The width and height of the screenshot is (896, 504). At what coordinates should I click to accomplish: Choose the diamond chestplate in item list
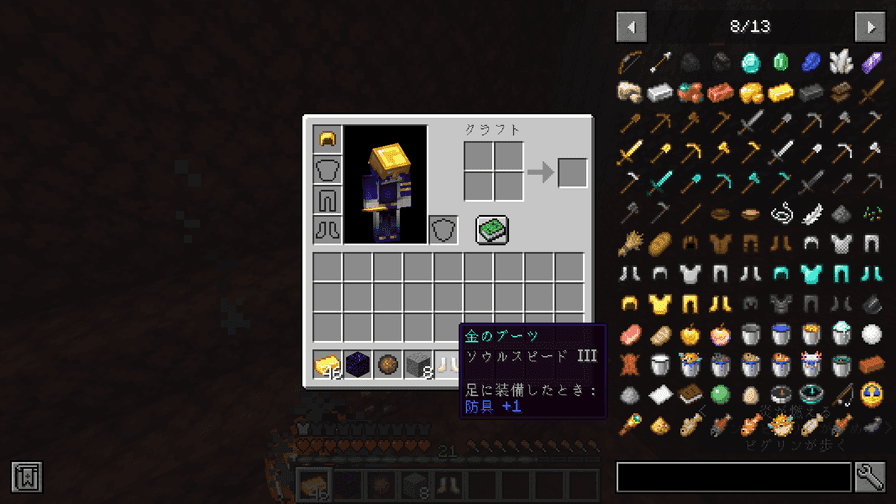tap(810, 273)
